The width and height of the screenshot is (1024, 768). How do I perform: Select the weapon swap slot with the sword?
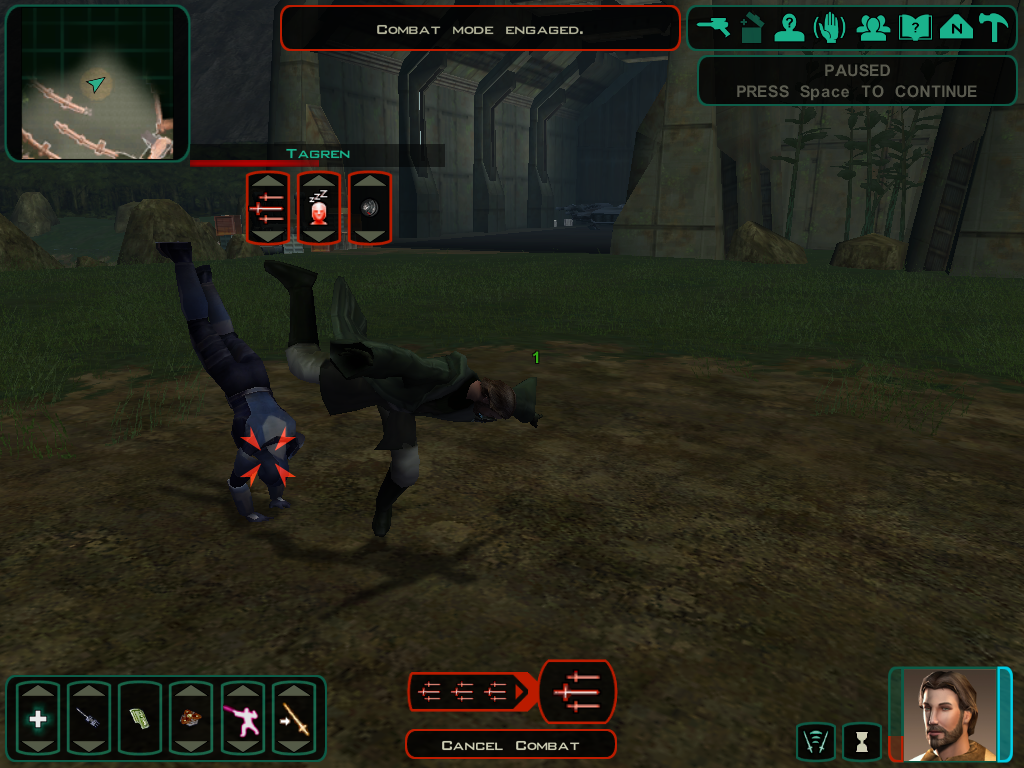(x=294, y=718)
